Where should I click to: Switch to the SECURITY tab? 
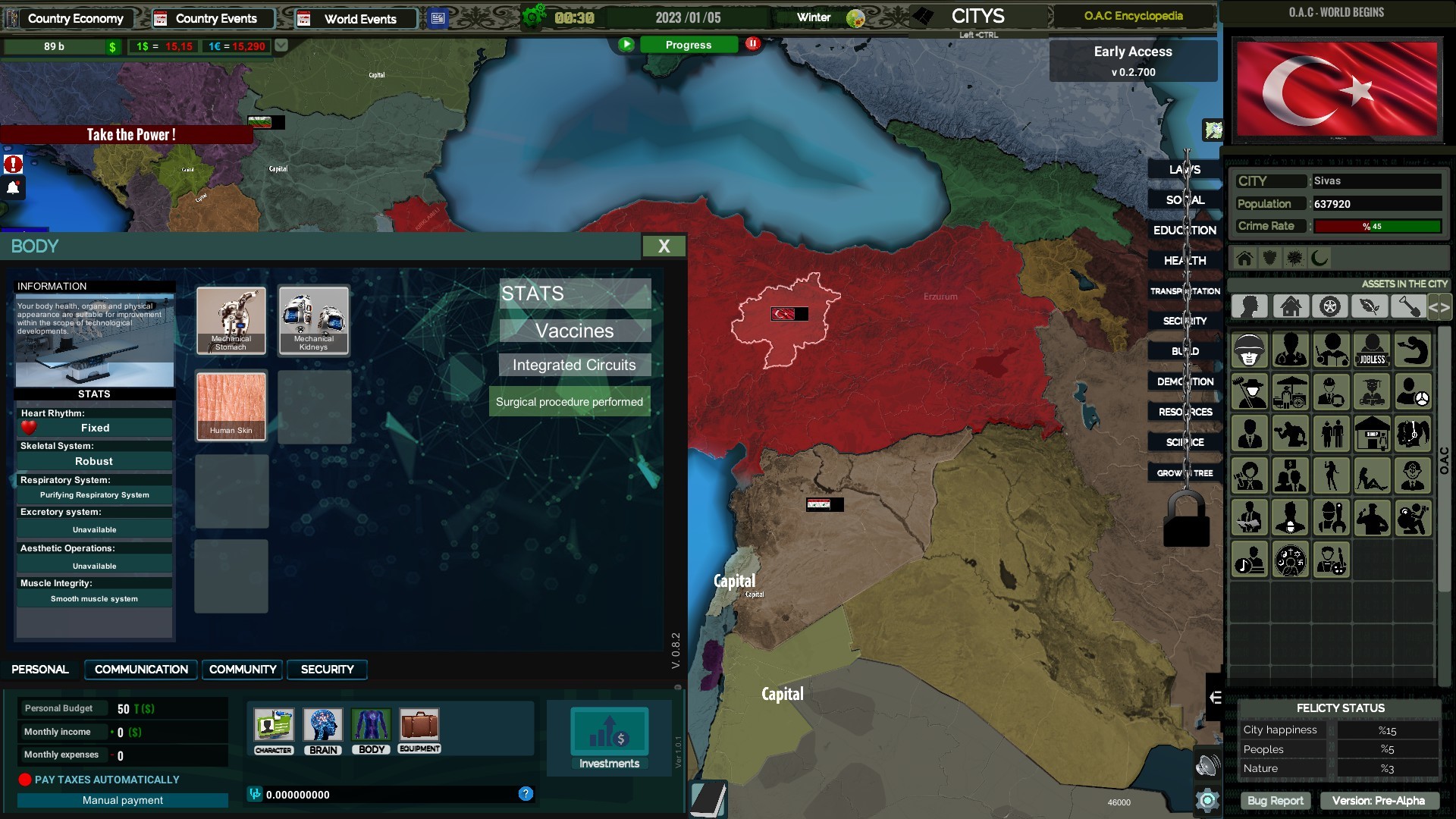click(327, 670)
